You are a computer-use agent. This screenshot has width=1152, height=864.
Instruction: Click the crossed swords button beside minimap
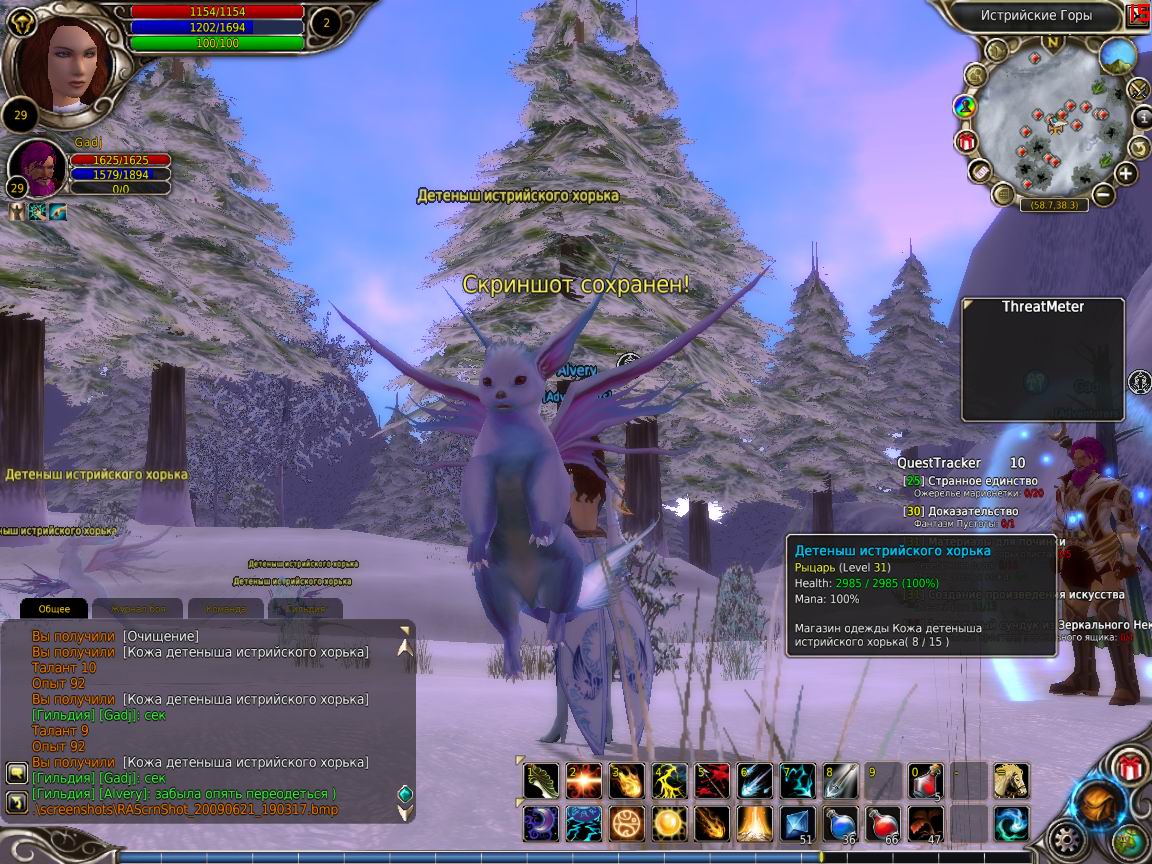coord(1139,90)
